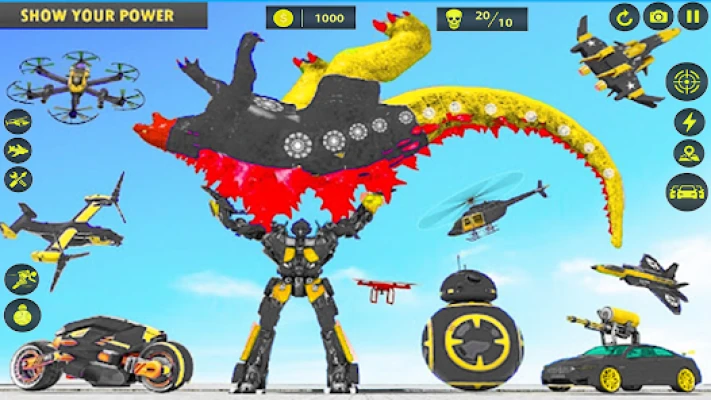711x400 pixels.
Task: Tap the camera view button
Action: [x=658, y=16]
